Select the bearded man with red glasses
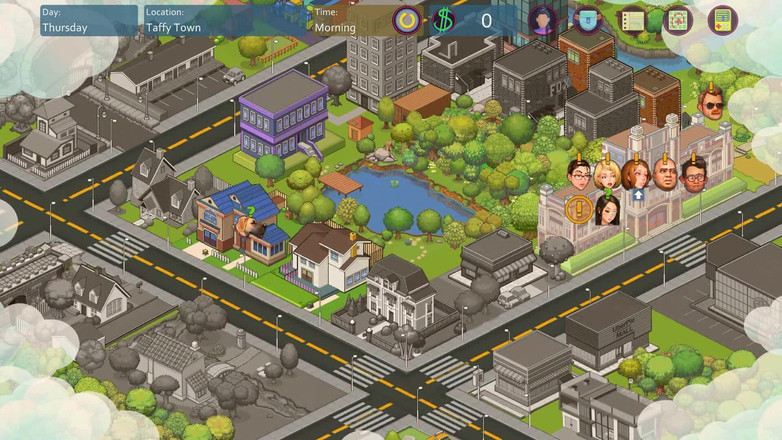Screen dimensions: 782x440 [694, 176]
